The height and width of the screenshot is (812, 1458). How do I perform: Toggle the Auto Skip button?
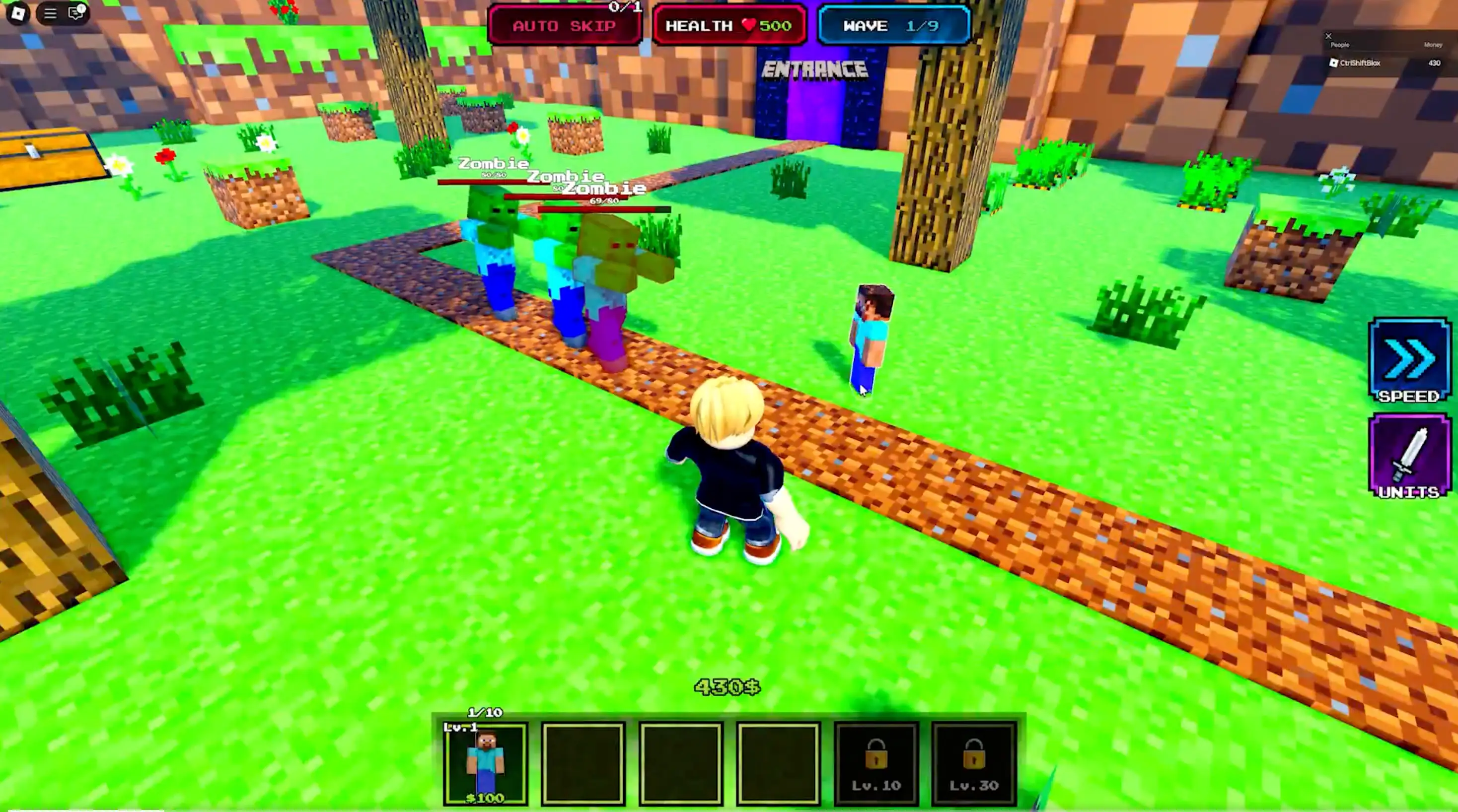tap(564, 26)
